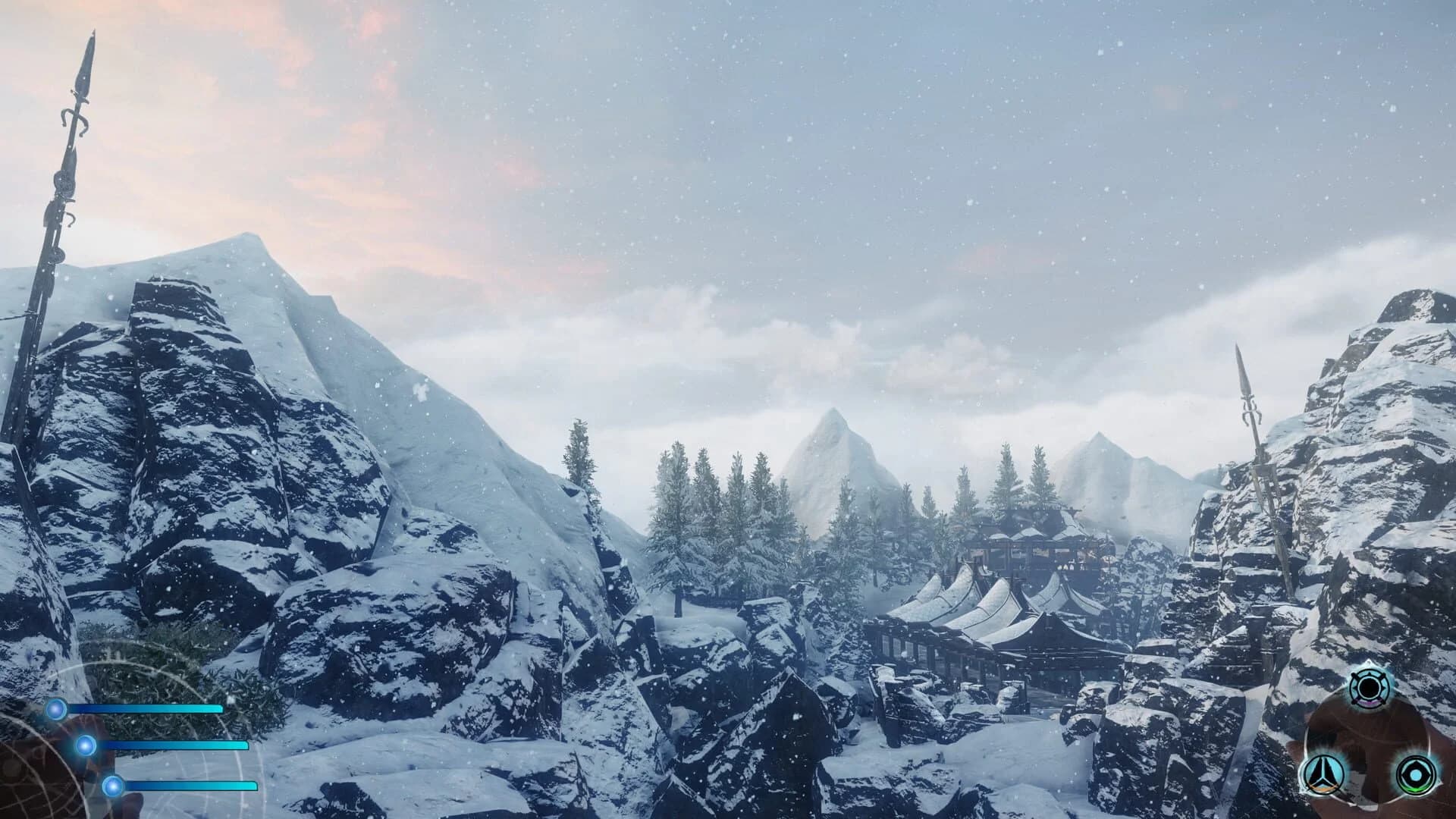Click the glowing orb on the topmost status bar

[57, 708]
